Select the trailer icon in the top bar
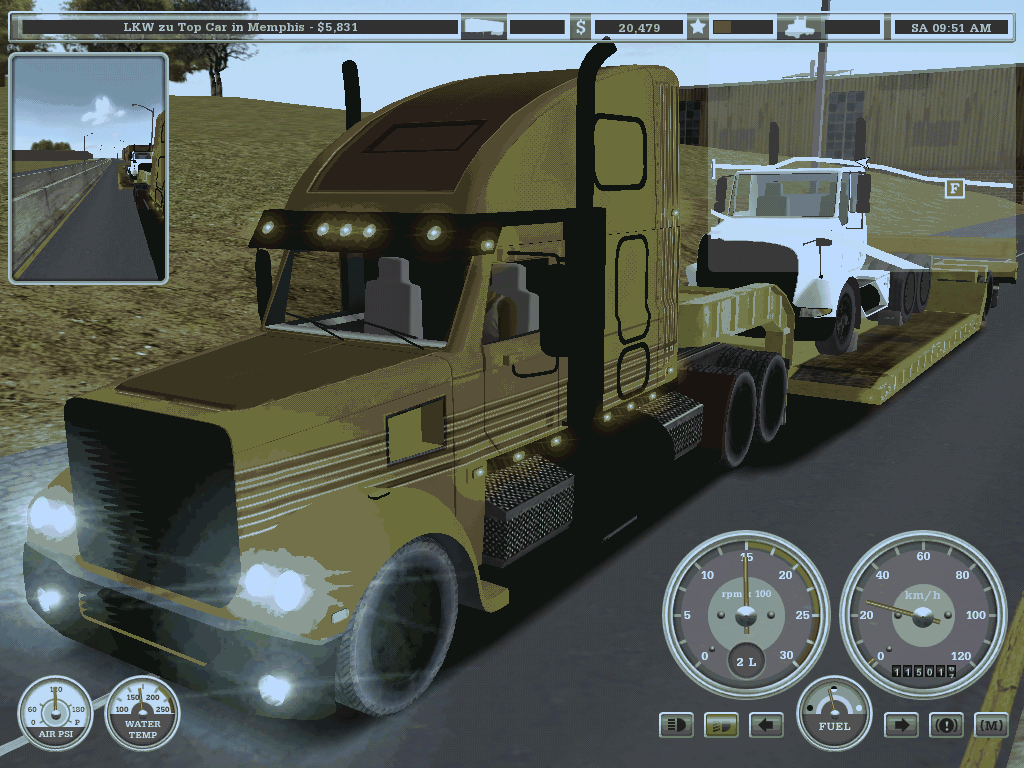This screenshot has height=768, width=1024. click(x=484, y=27)
